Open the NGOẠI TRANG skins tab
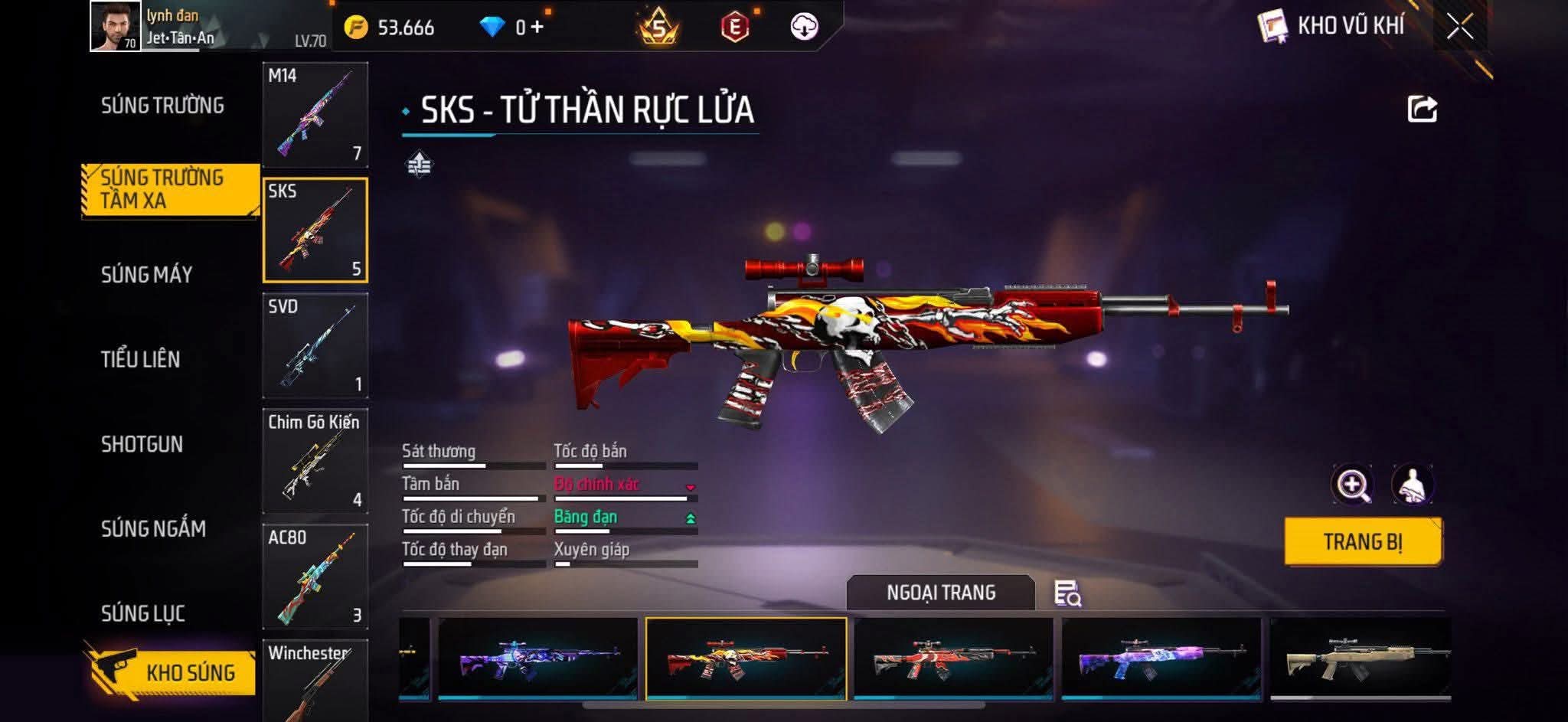This screenshot has width=1568, height=722. [x=941, y=593]
